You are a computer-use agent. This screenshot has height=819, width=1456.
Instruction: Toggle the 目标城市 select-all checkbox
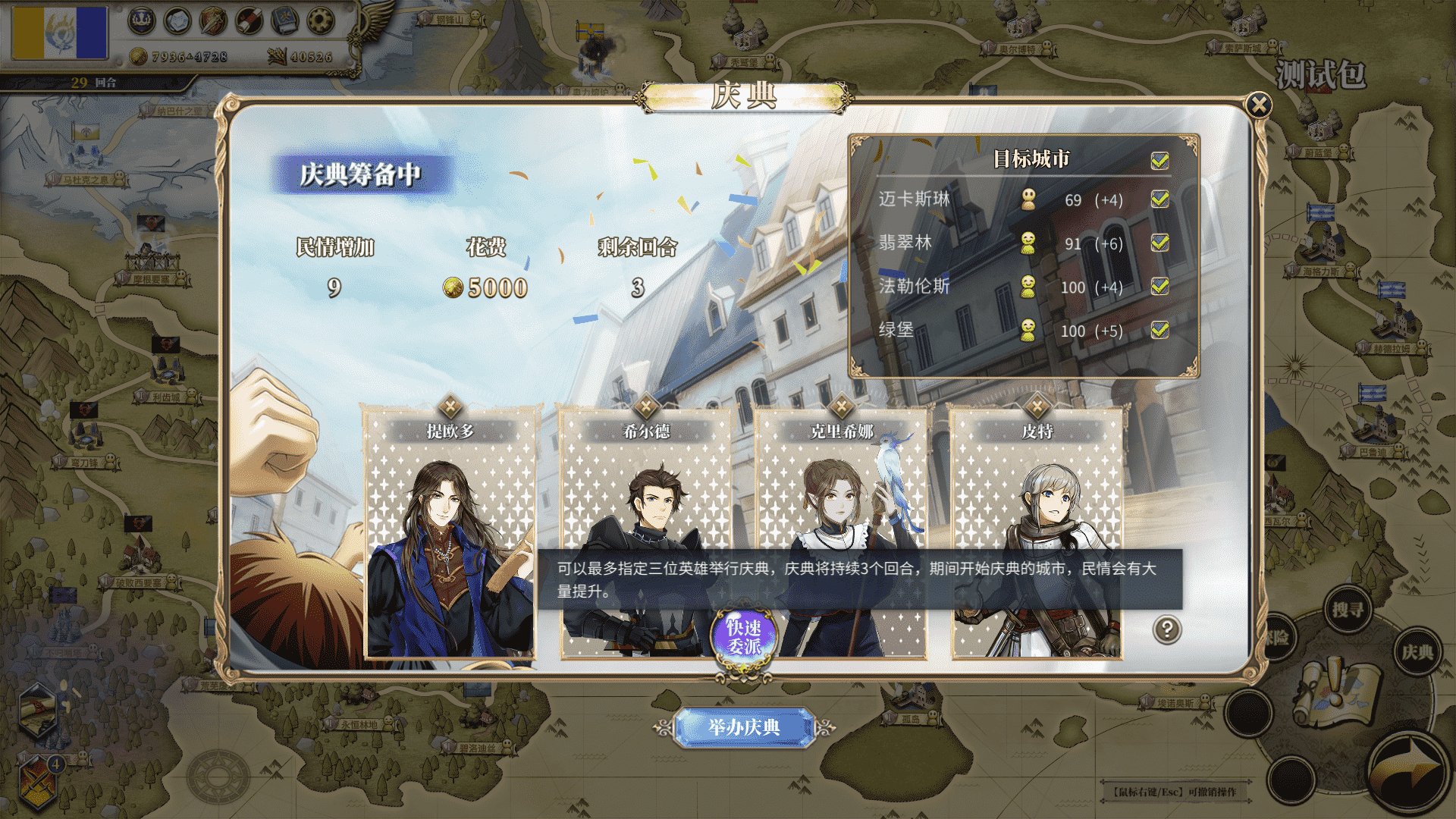click(x=1159, y=160)
